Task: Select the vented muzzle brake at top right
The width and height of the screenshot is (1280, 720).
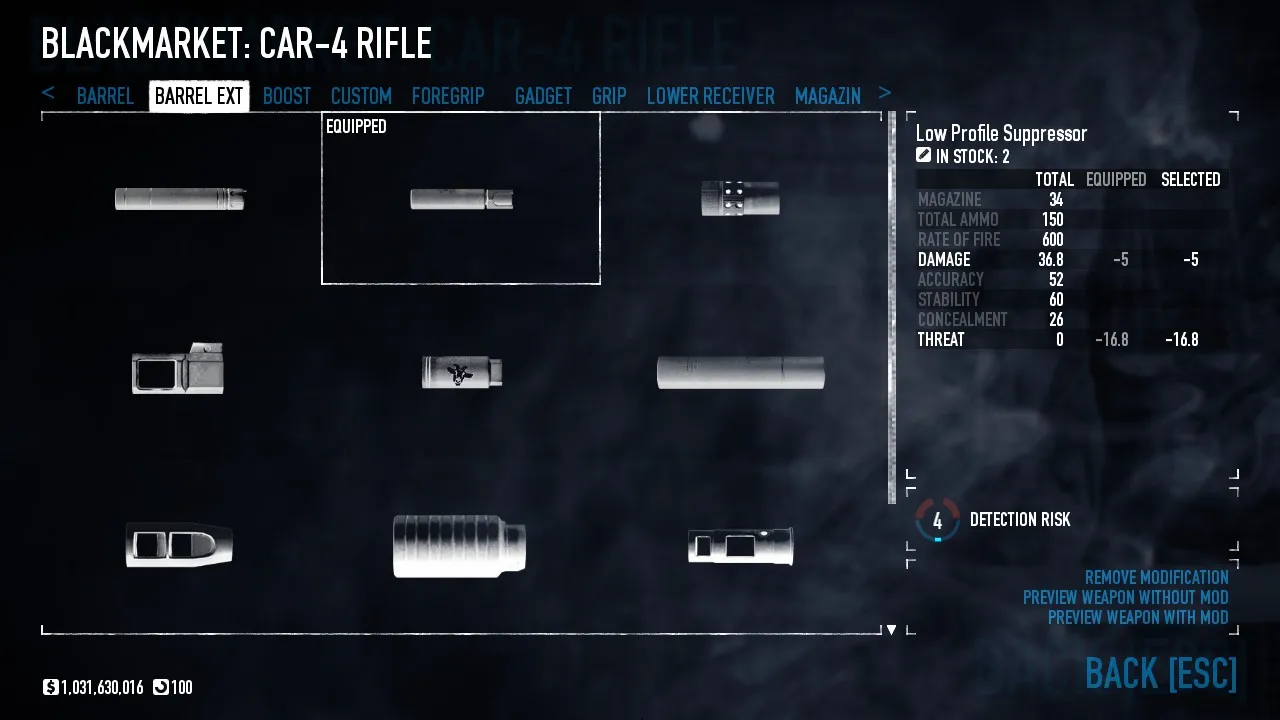Action: point(741,199)
